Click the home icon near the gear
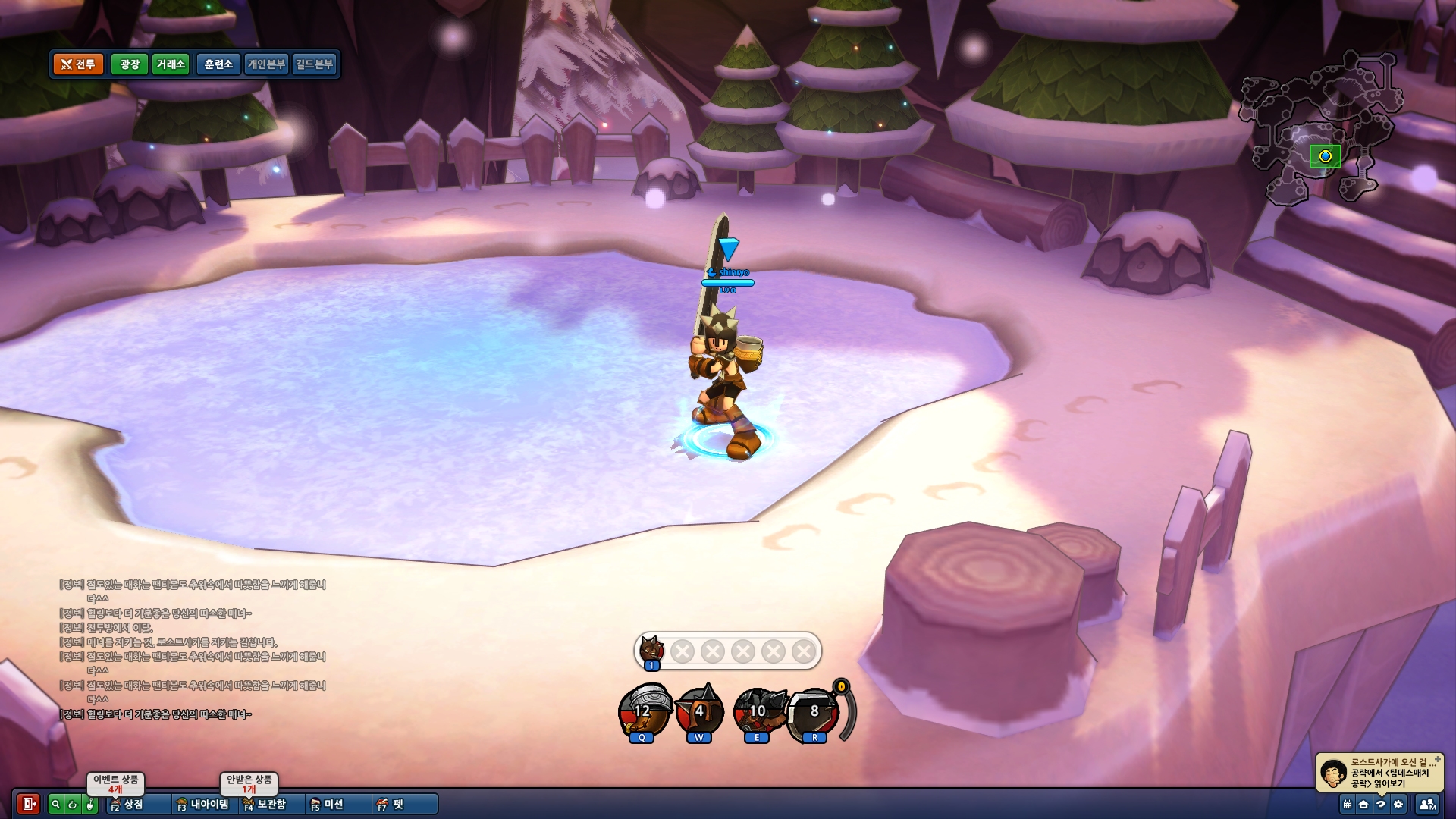The image size is (1456, 819). coord(1364,805)
